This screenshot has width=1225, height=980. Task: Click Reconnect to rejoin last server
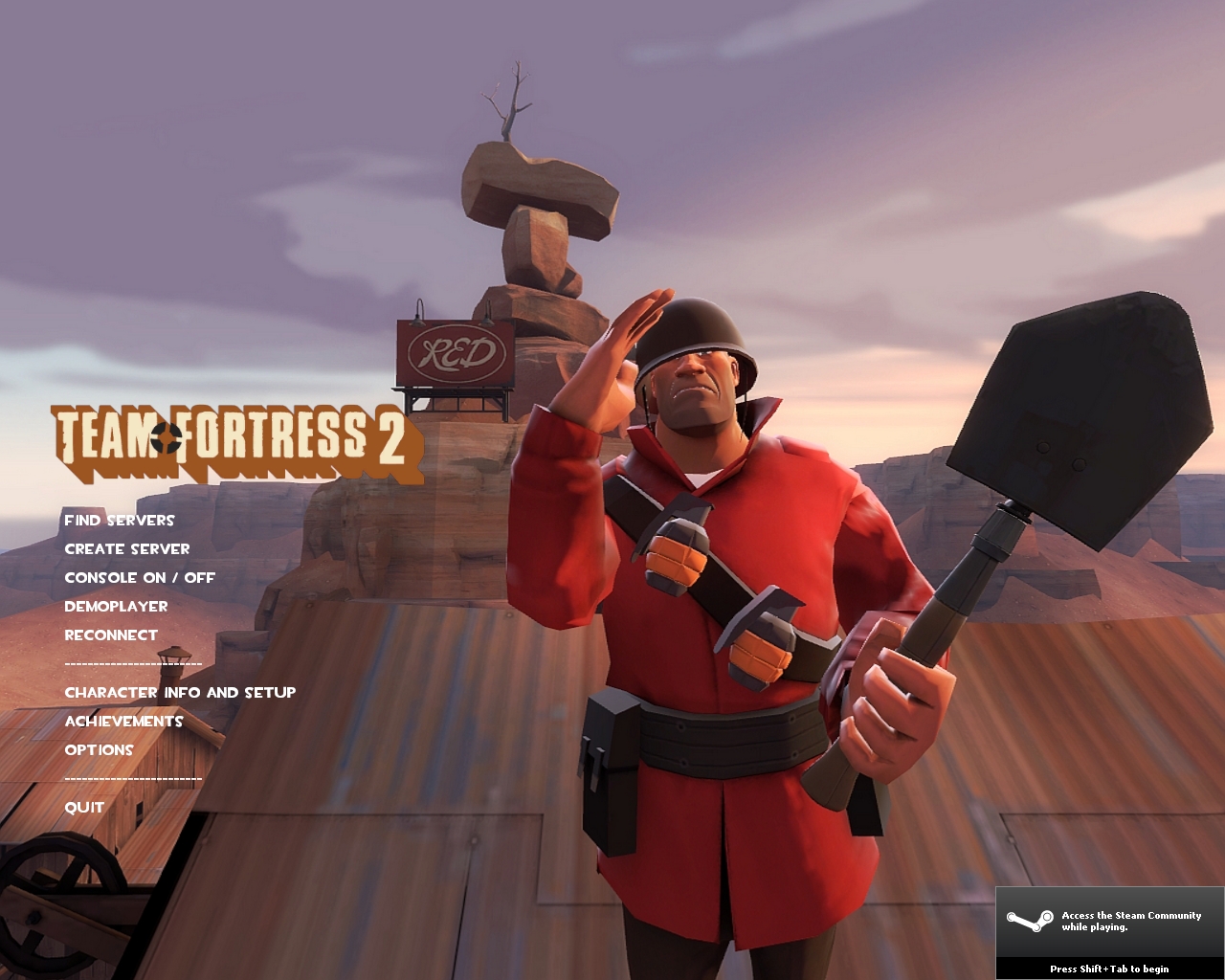click(x=111, y=635)
